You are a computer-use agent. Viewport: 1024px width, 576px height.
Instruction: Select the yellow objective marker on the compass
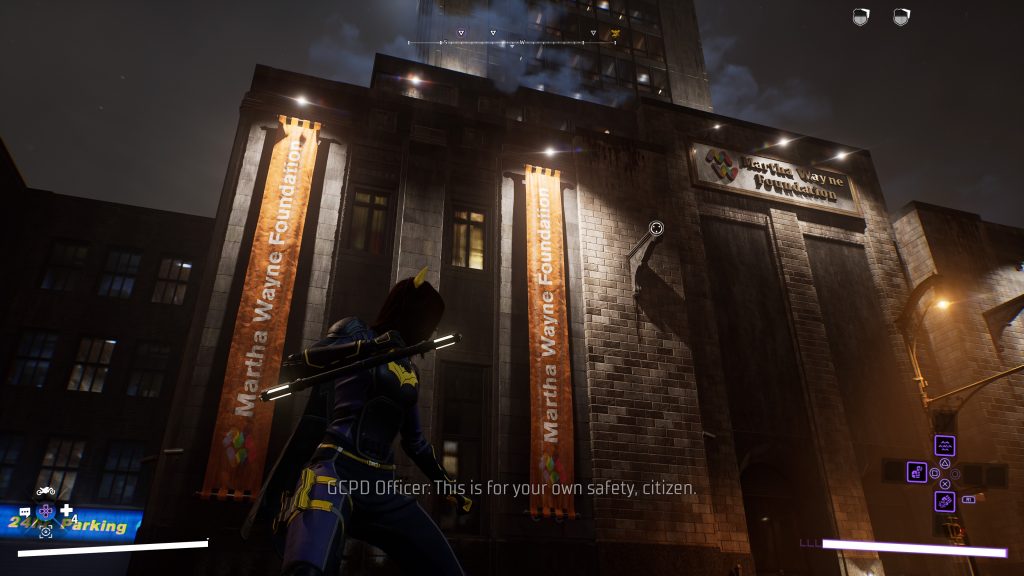pos(615,34)
